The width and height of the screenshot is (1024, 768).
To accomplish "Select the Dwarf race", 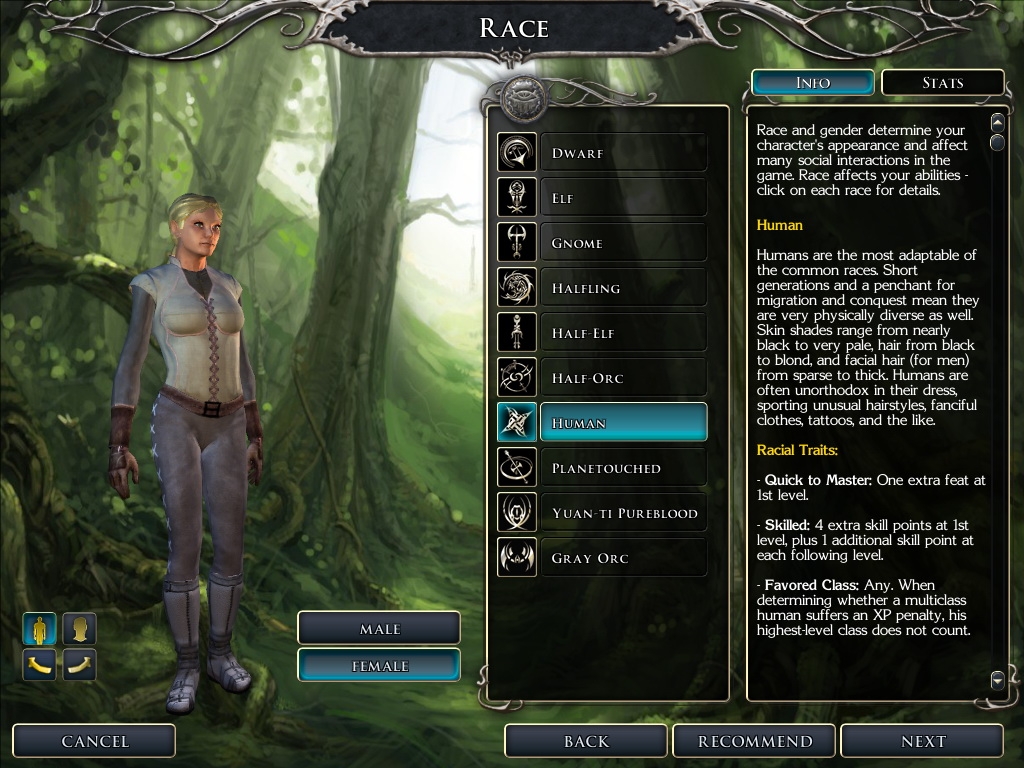I will (622, 153).
